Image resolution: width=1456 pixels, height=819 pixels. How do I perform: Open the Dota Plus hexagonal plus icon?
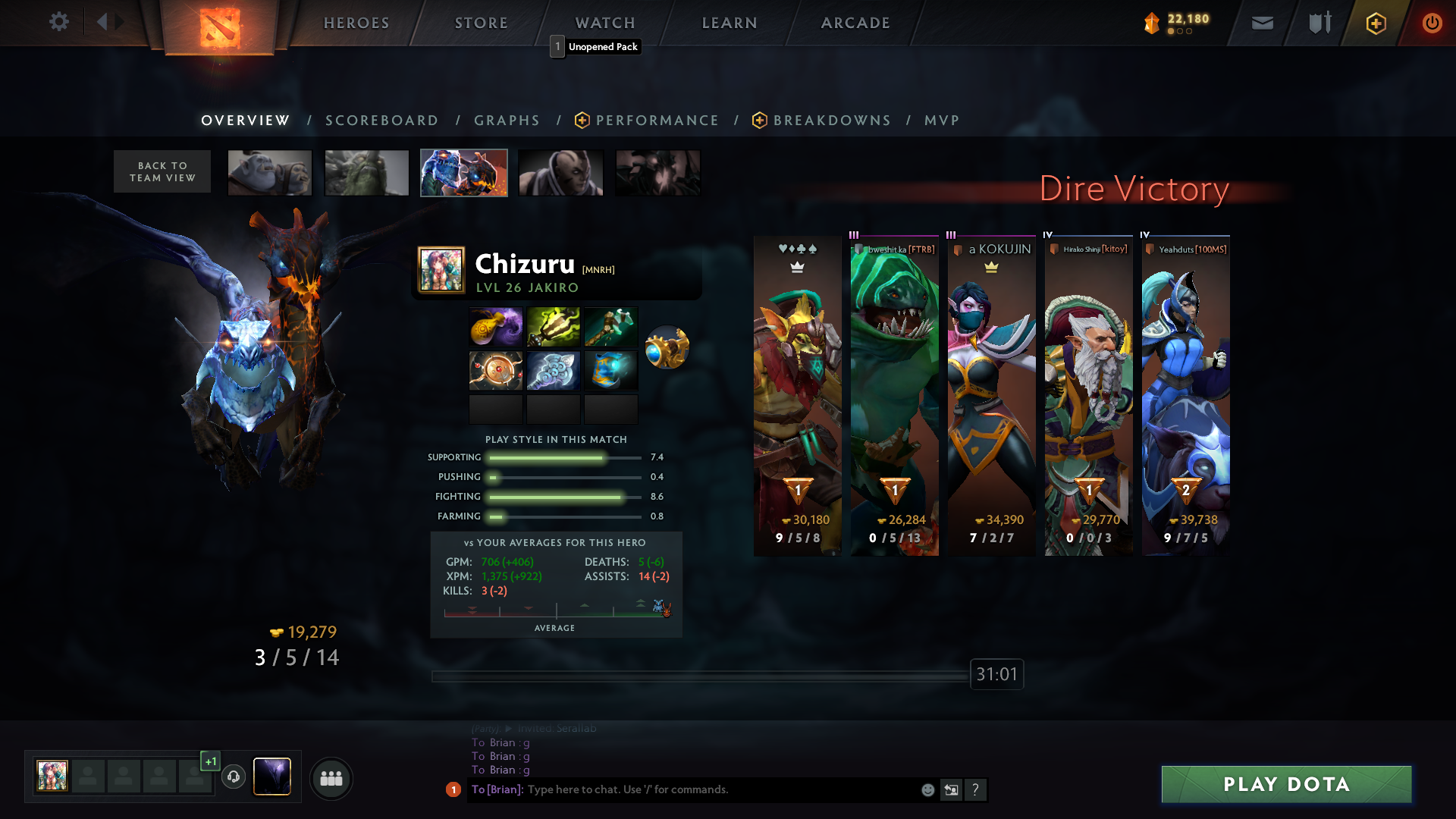pyautogui.click(x=1376, y=23)
